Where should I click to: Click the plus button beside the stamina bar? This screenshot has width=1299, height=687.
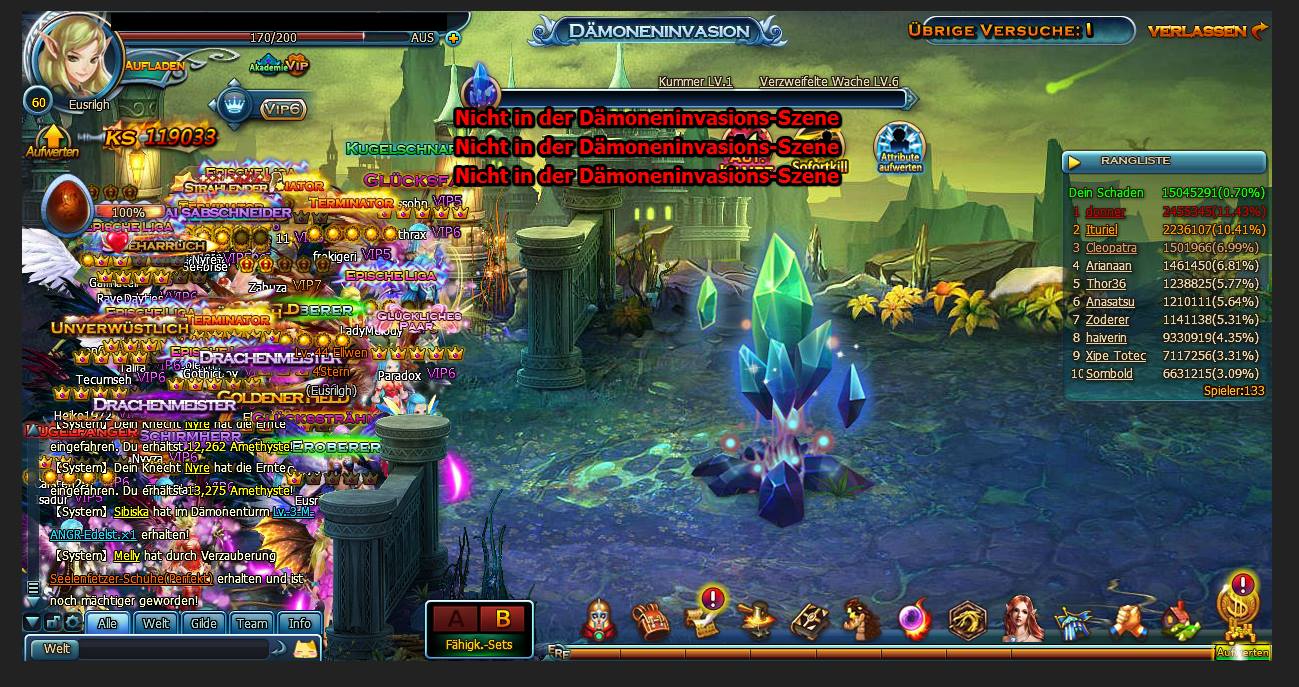[453, 38]
